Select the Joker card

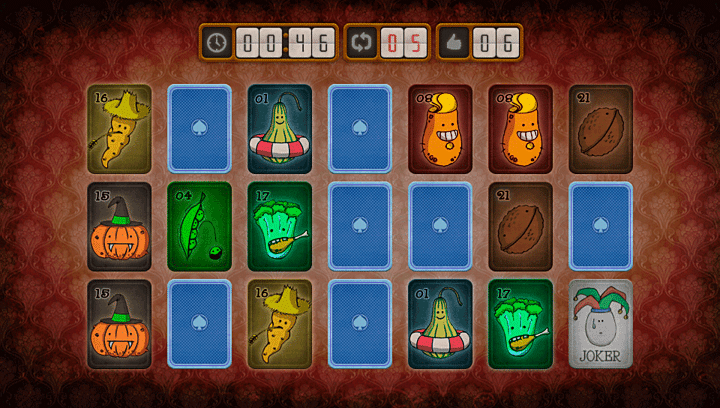[600, 324]
